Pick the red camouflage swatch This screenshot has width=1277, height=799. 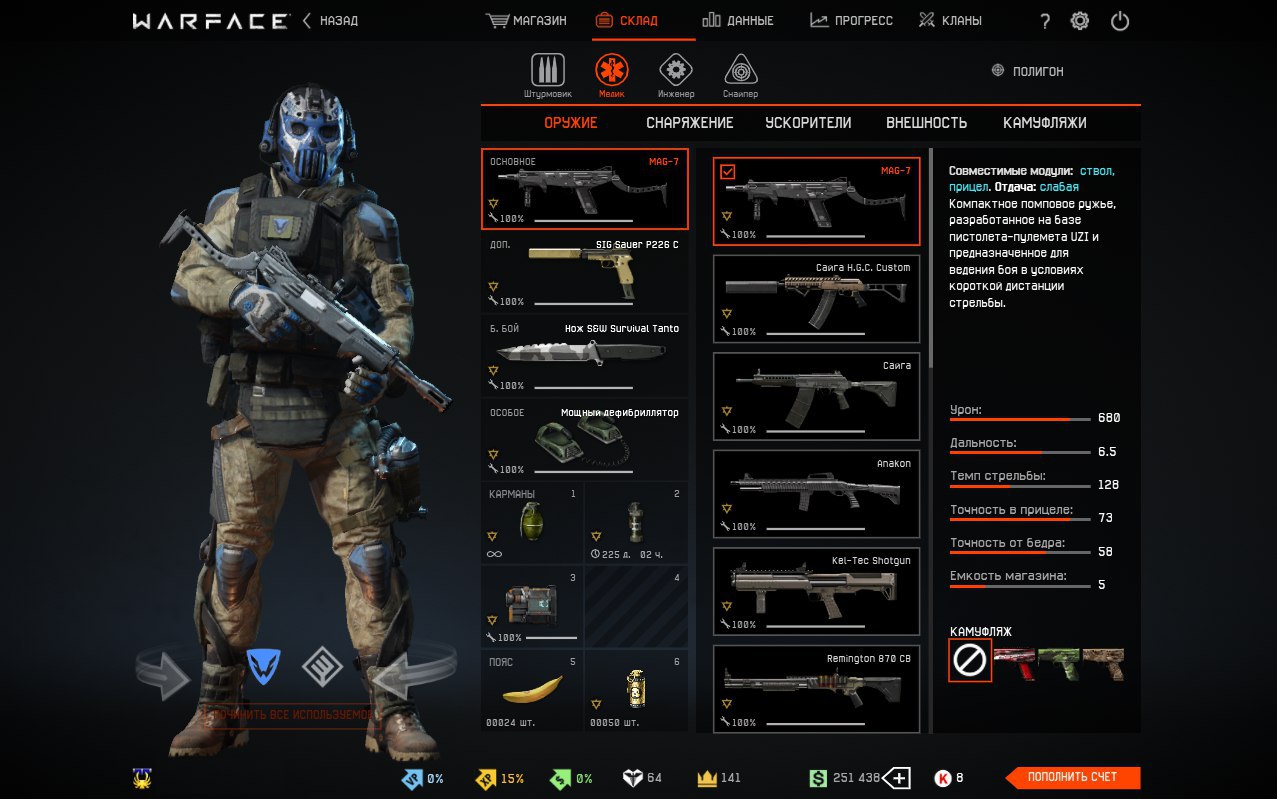click(1014, 661)
